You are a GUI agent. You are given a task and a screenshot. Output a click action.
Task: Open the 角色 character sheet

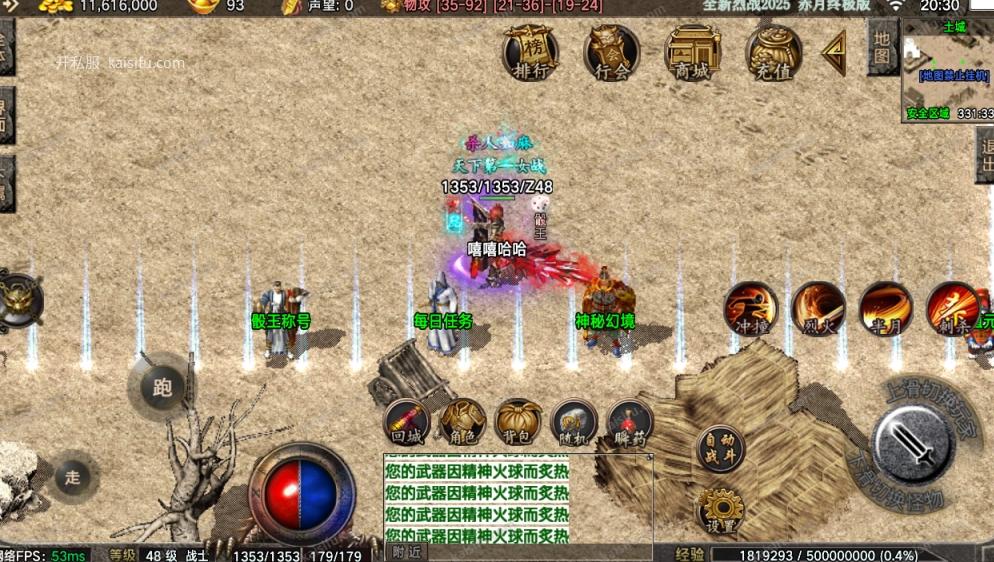(463, 423)
